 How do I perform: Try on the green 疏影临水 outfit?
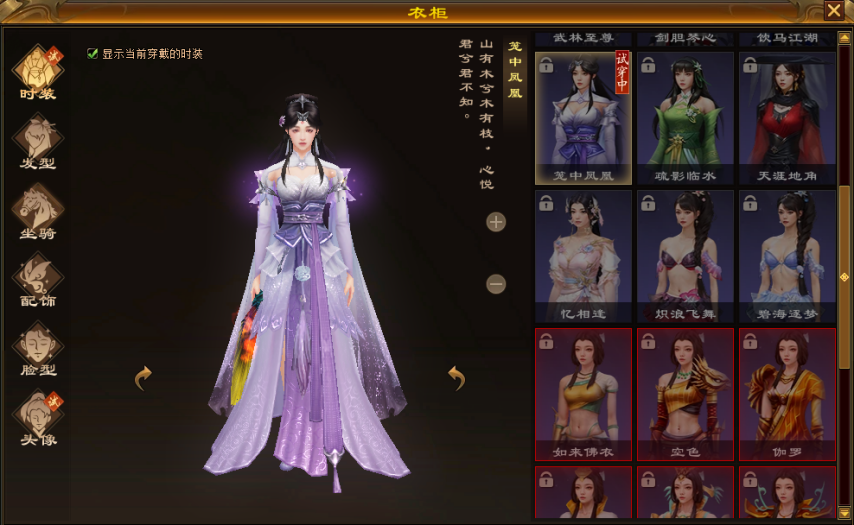coord(685,117)
